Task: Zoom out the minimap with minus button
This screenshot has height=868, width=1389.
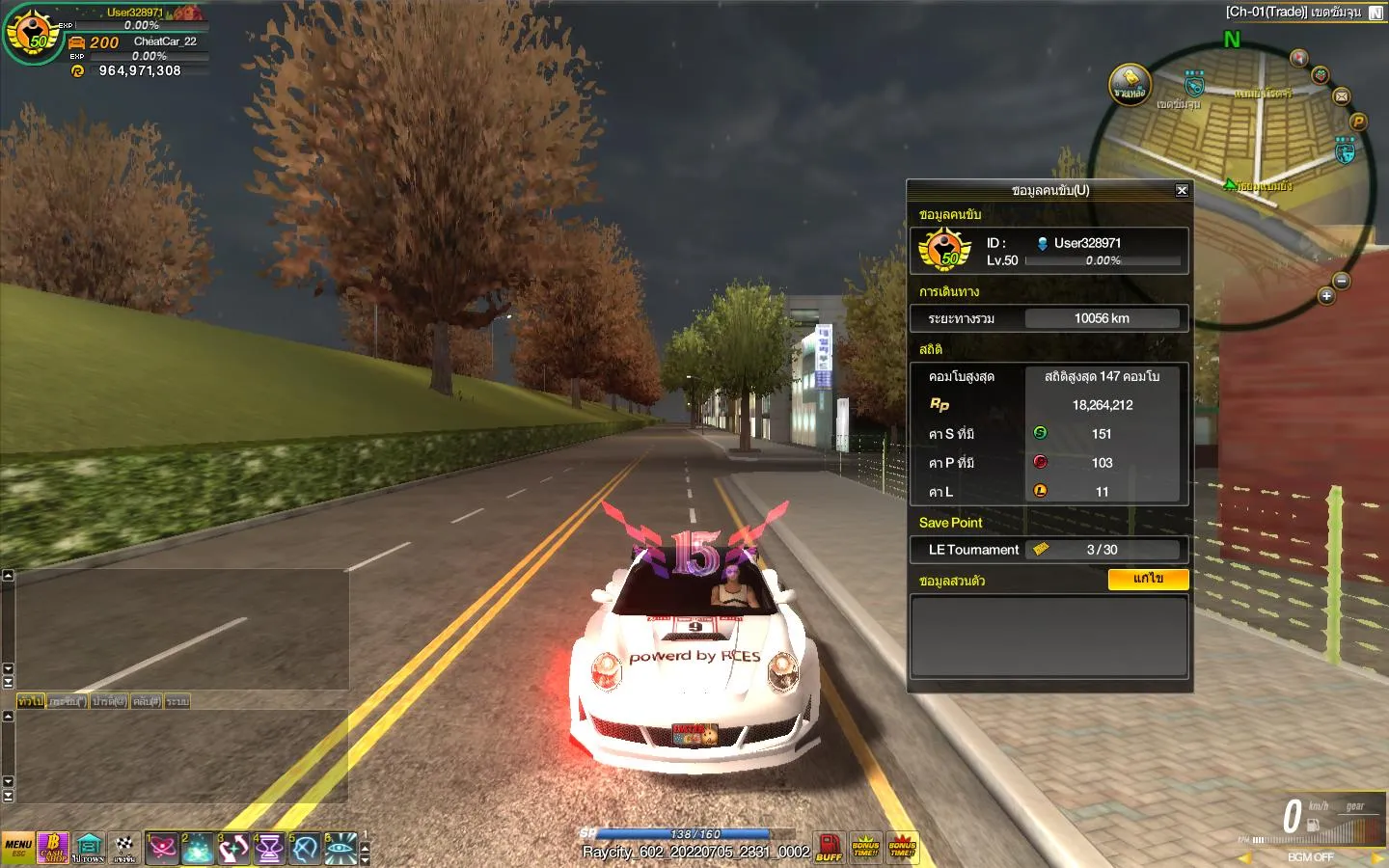Action: (x=1342, y=281)
